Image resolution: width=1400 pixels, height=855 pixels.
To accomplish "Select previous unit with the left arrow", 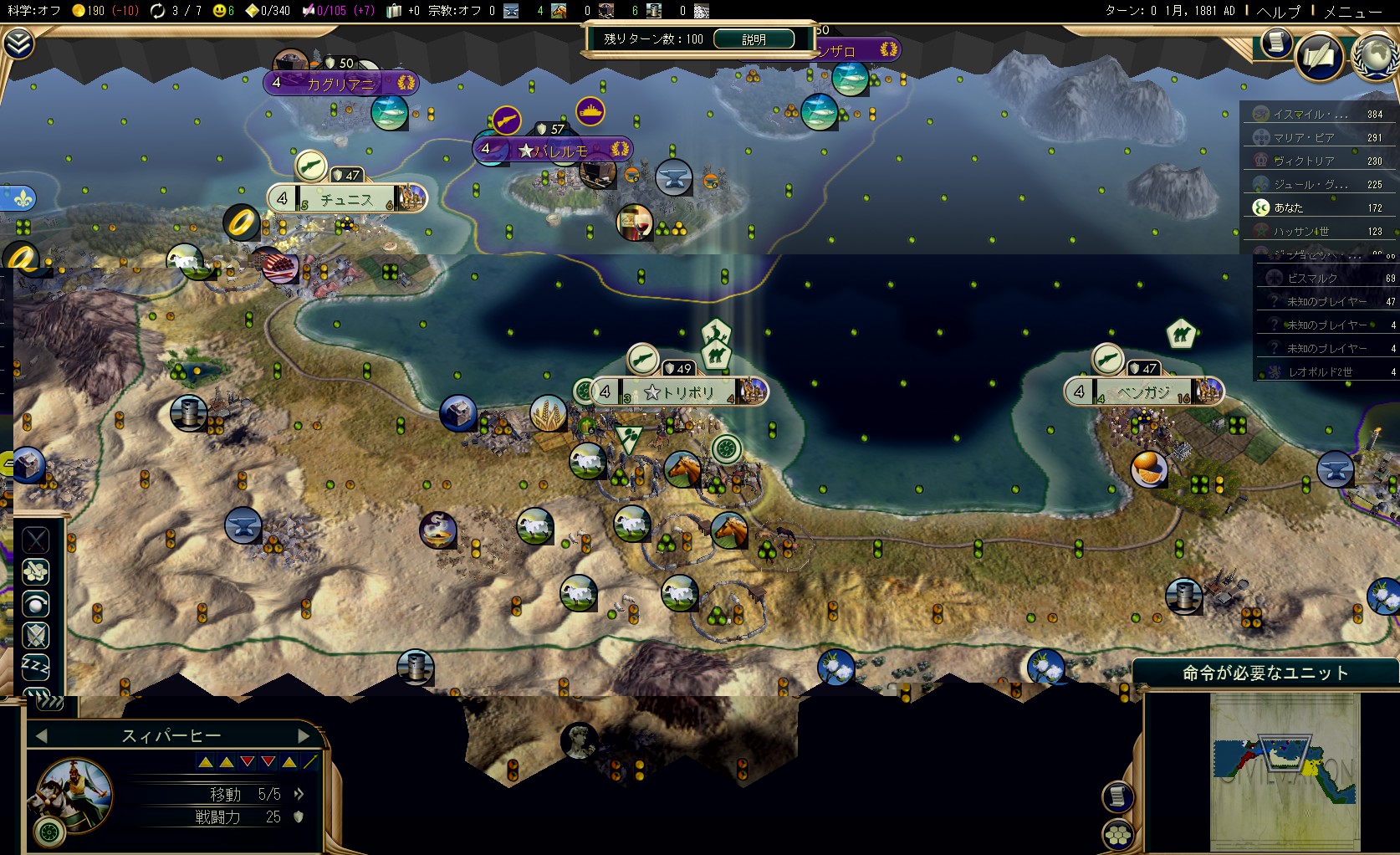I will 41,736.
